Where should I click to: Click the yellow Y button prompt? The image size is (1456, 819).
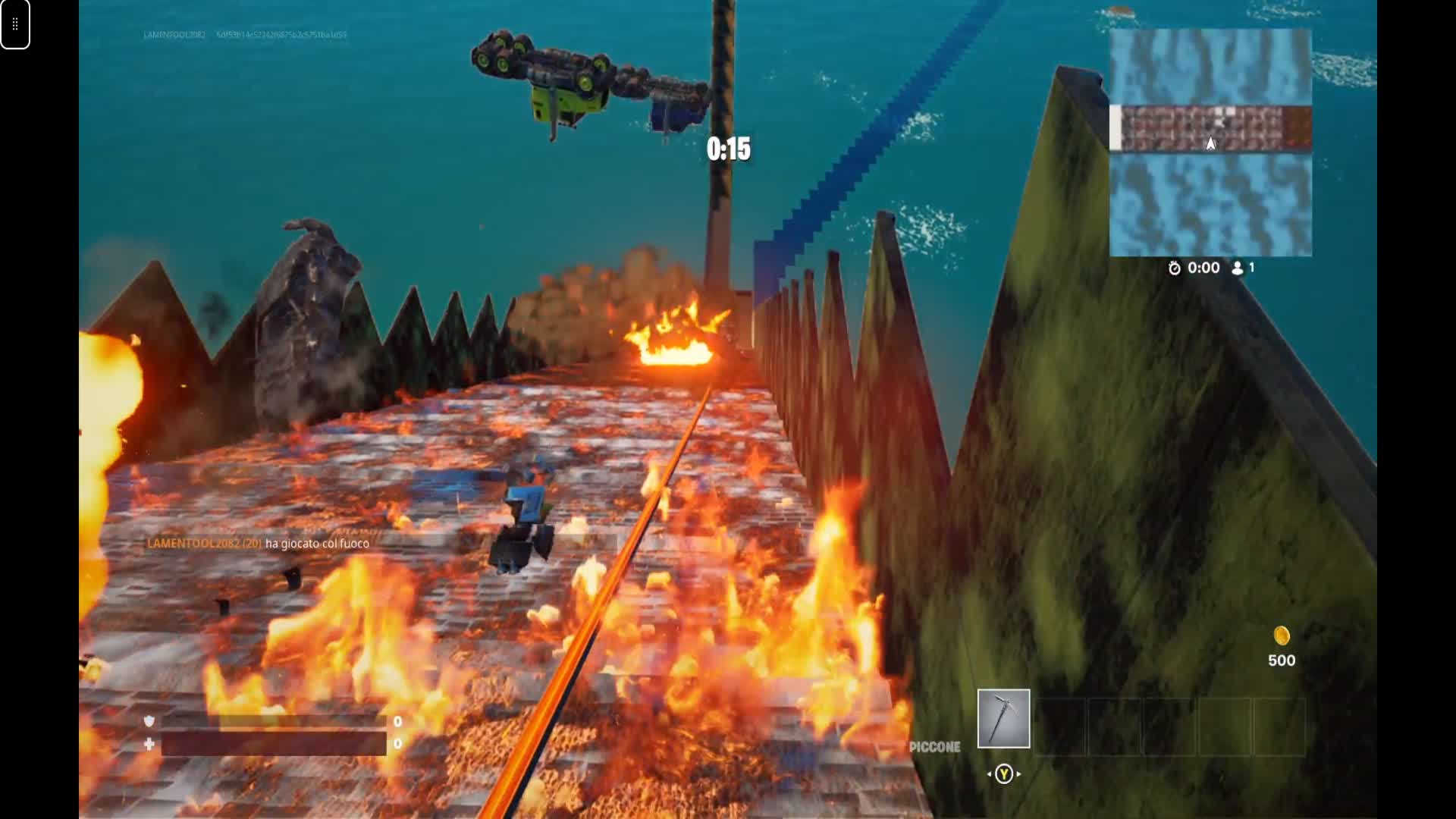click(1004, 773)
